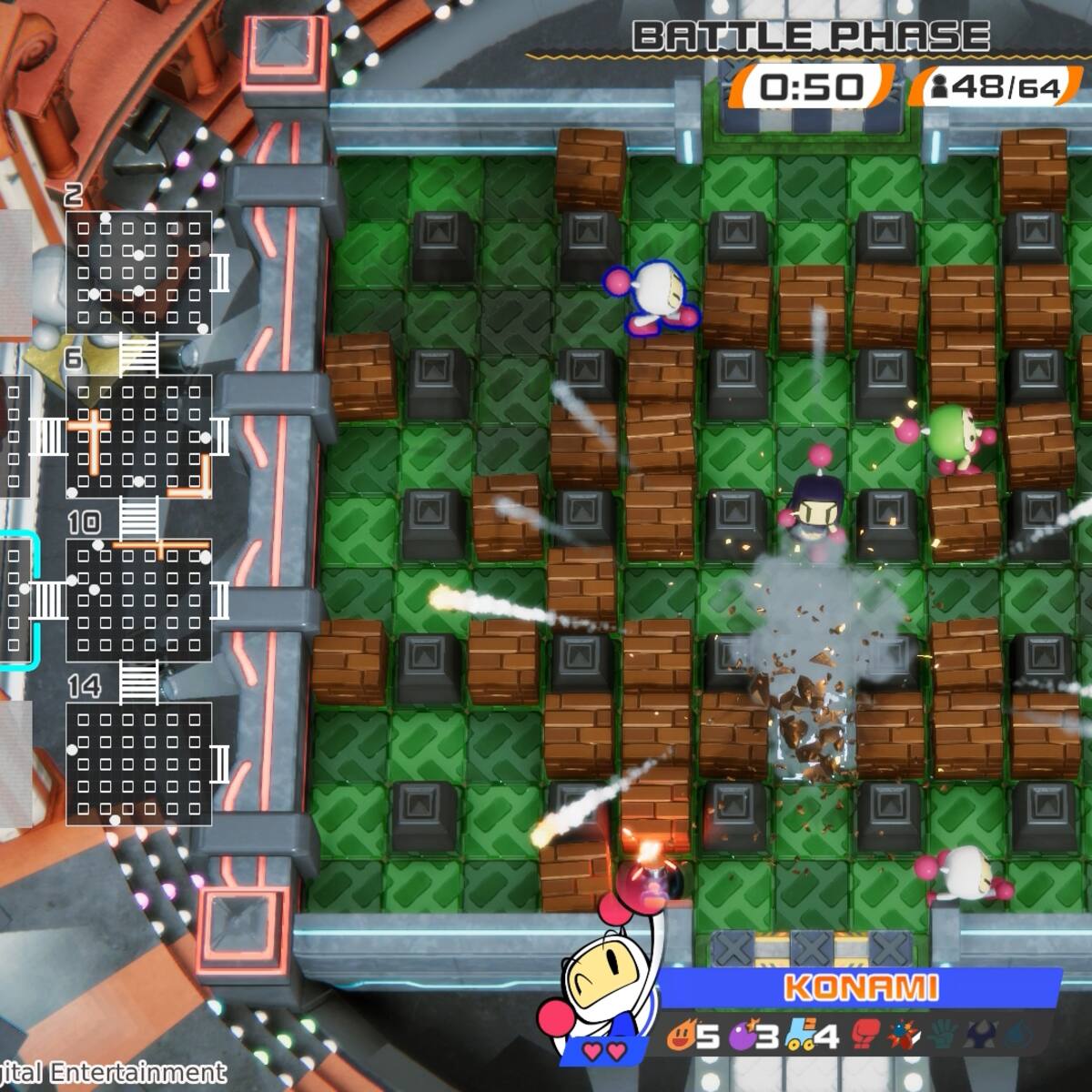Click the KONAMI player name banner
The height and width of the screenshot is (1092, 1092).
click(x=859, y=987)
